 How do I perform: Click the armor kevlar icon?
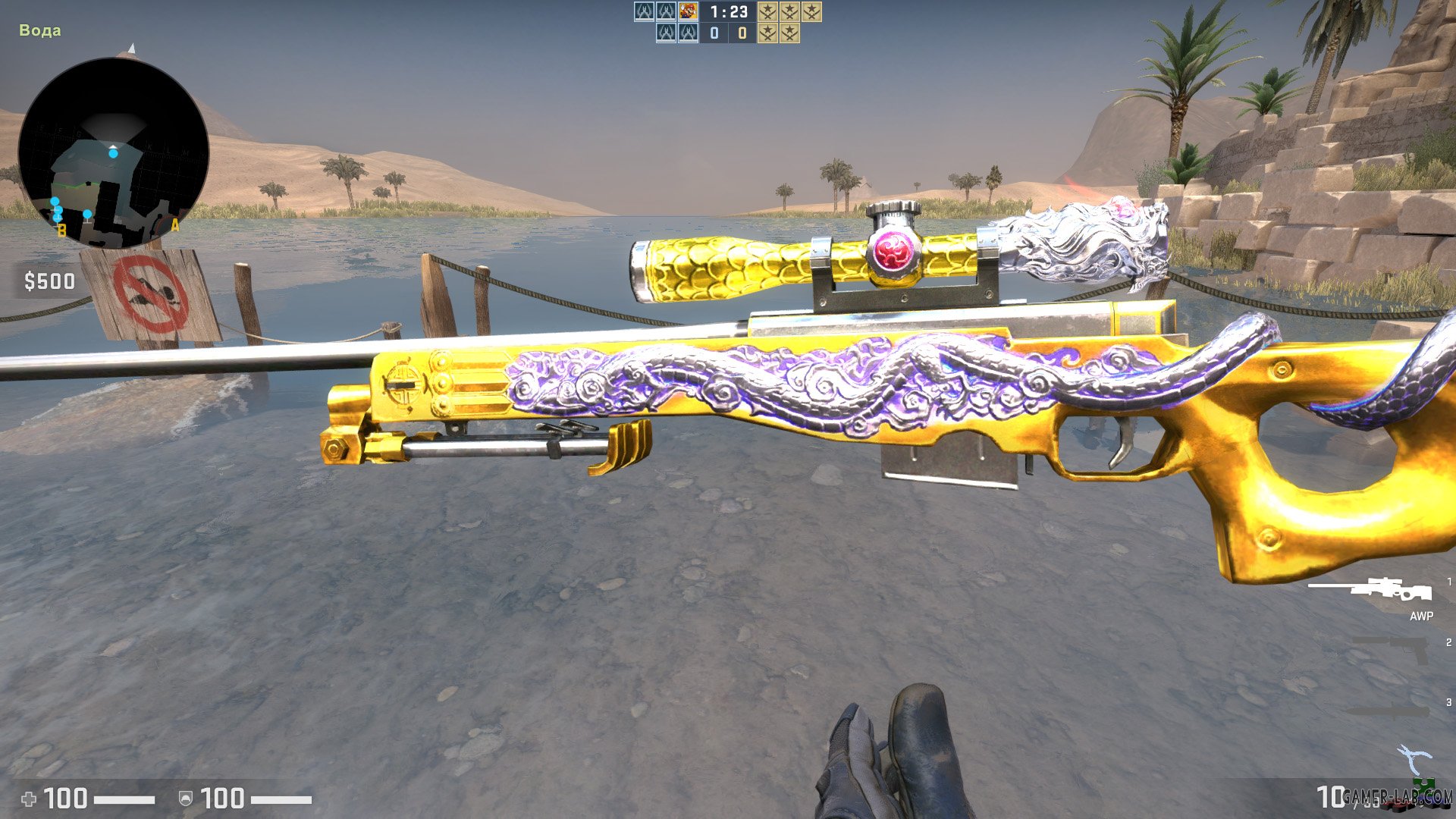pos(186,799)
